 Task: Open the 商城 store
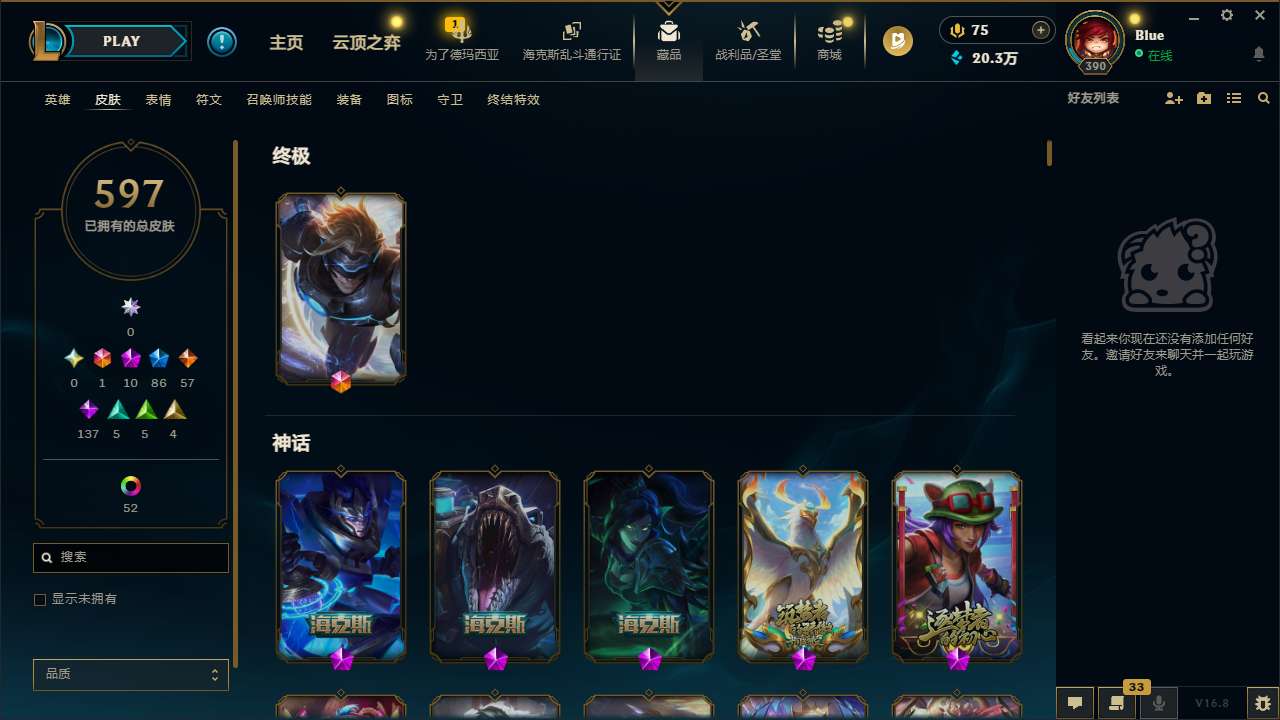(x=828, y=41)
